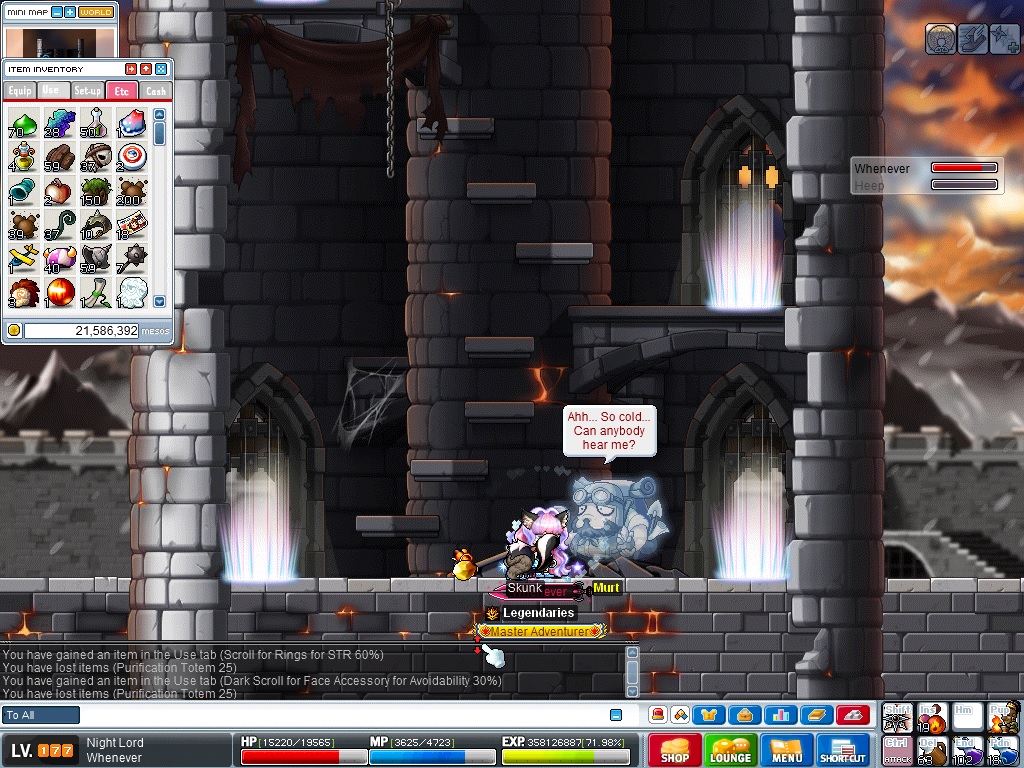The width and height of the screenshot is (1024, 768).
Task: Click the minimap's minus button
Action: [x=57, y=12]
